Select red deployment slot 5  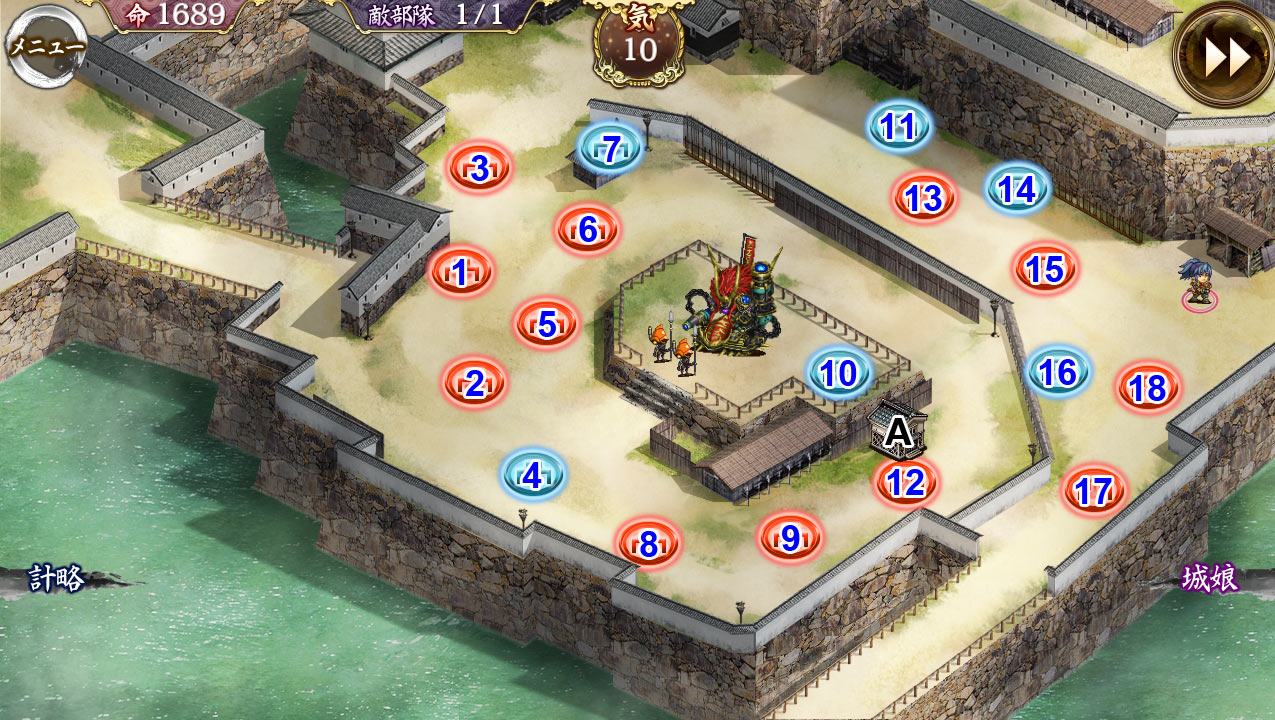tap(547, 324)
